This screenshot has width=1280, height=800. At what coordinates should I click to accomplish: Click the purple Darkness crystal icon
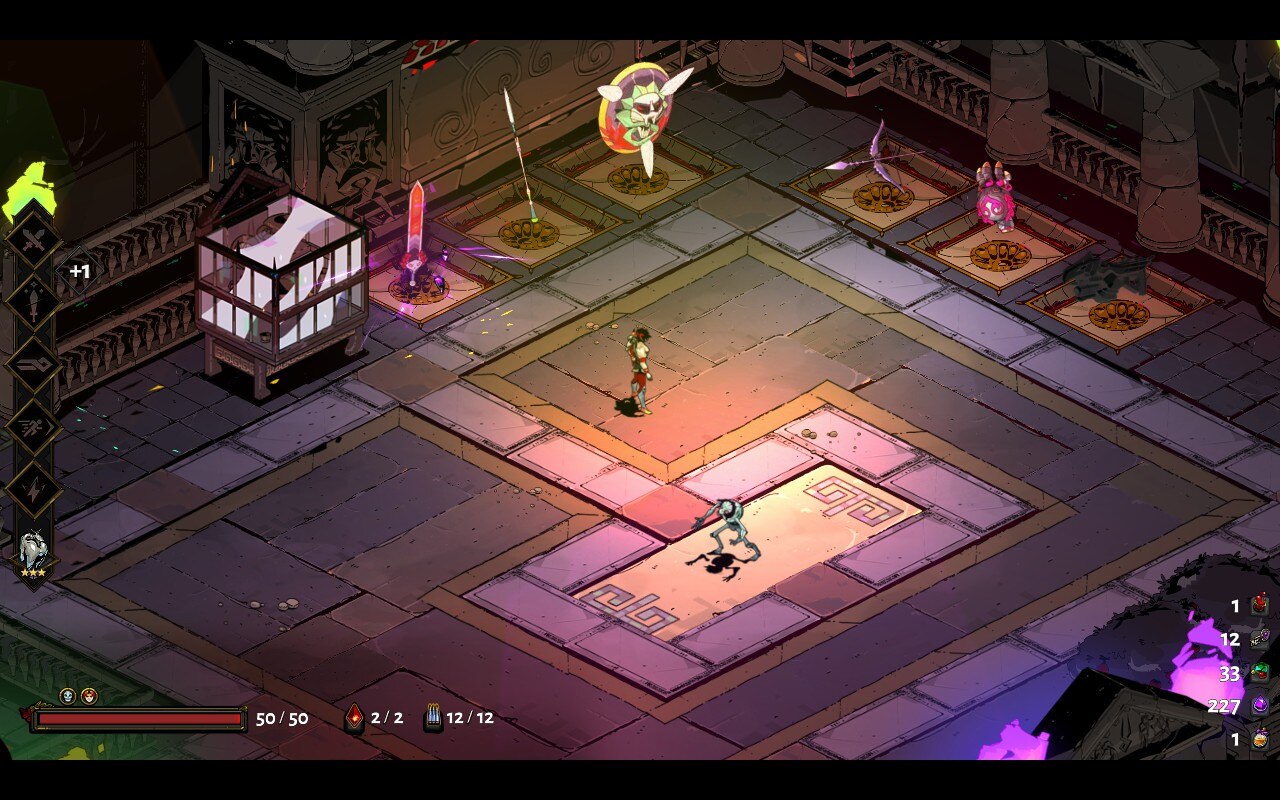coord(1259,704)
